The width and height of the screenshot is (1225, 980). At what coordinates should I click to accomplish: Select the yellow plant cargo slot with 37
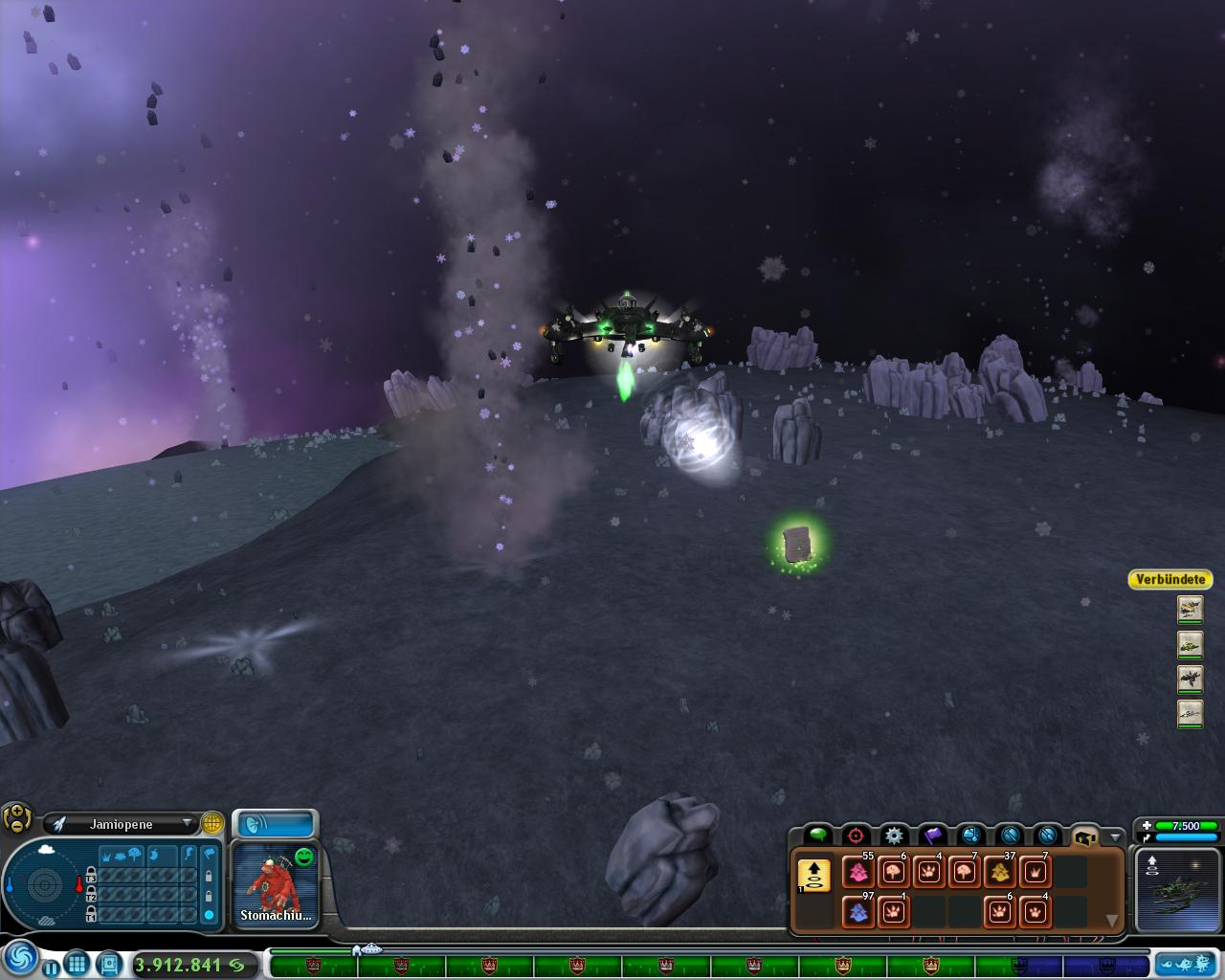[999, 873]
